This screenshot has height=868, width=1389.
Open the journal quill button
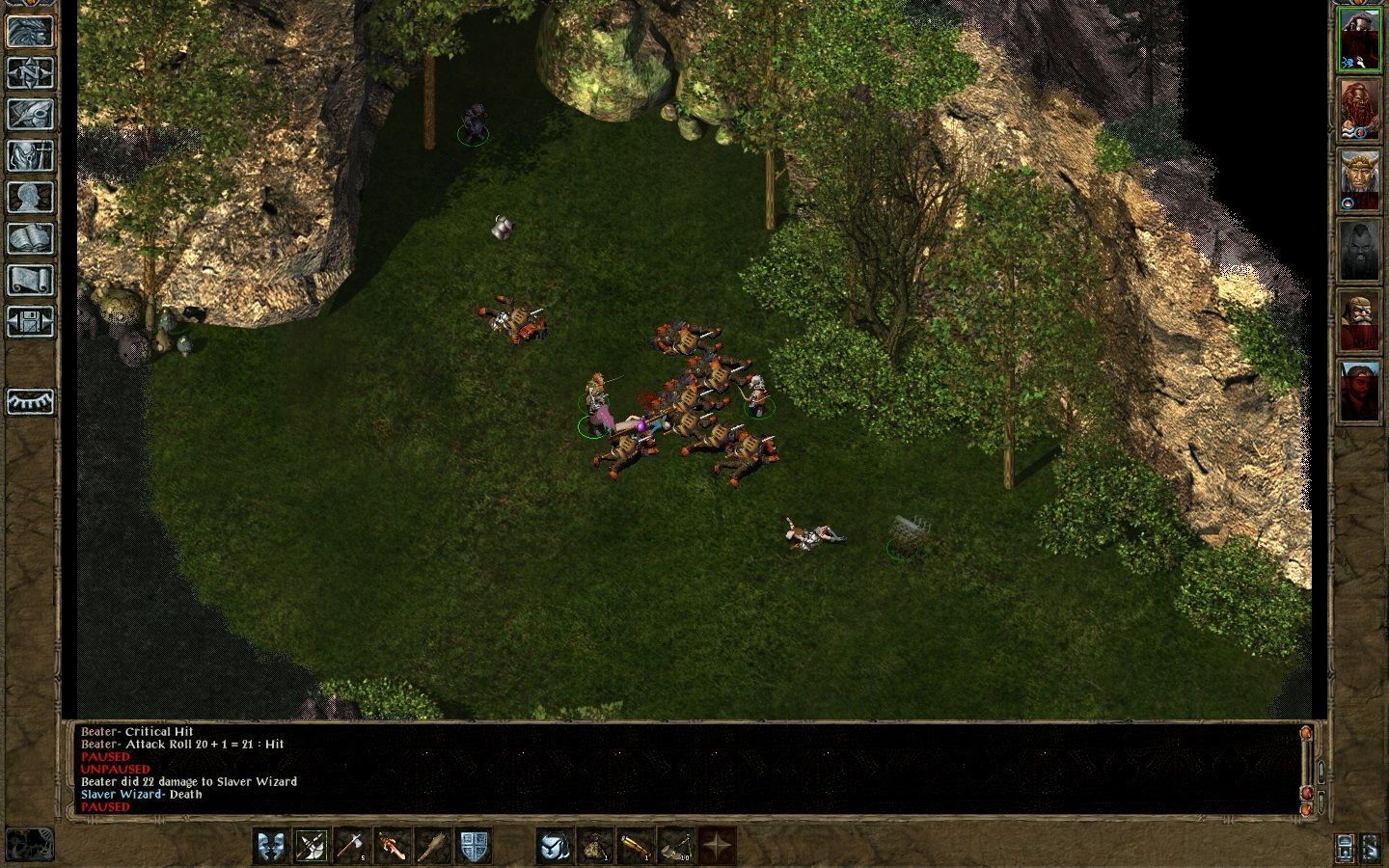30,114
